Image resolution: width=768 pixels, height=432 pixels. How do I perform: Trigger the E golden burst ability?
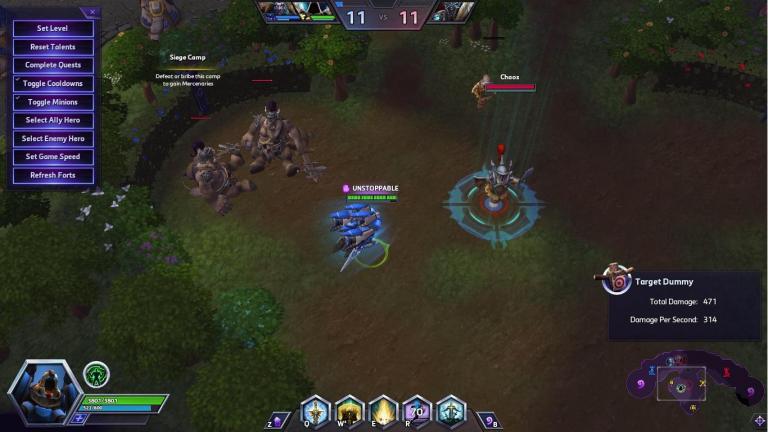point(383,411)
